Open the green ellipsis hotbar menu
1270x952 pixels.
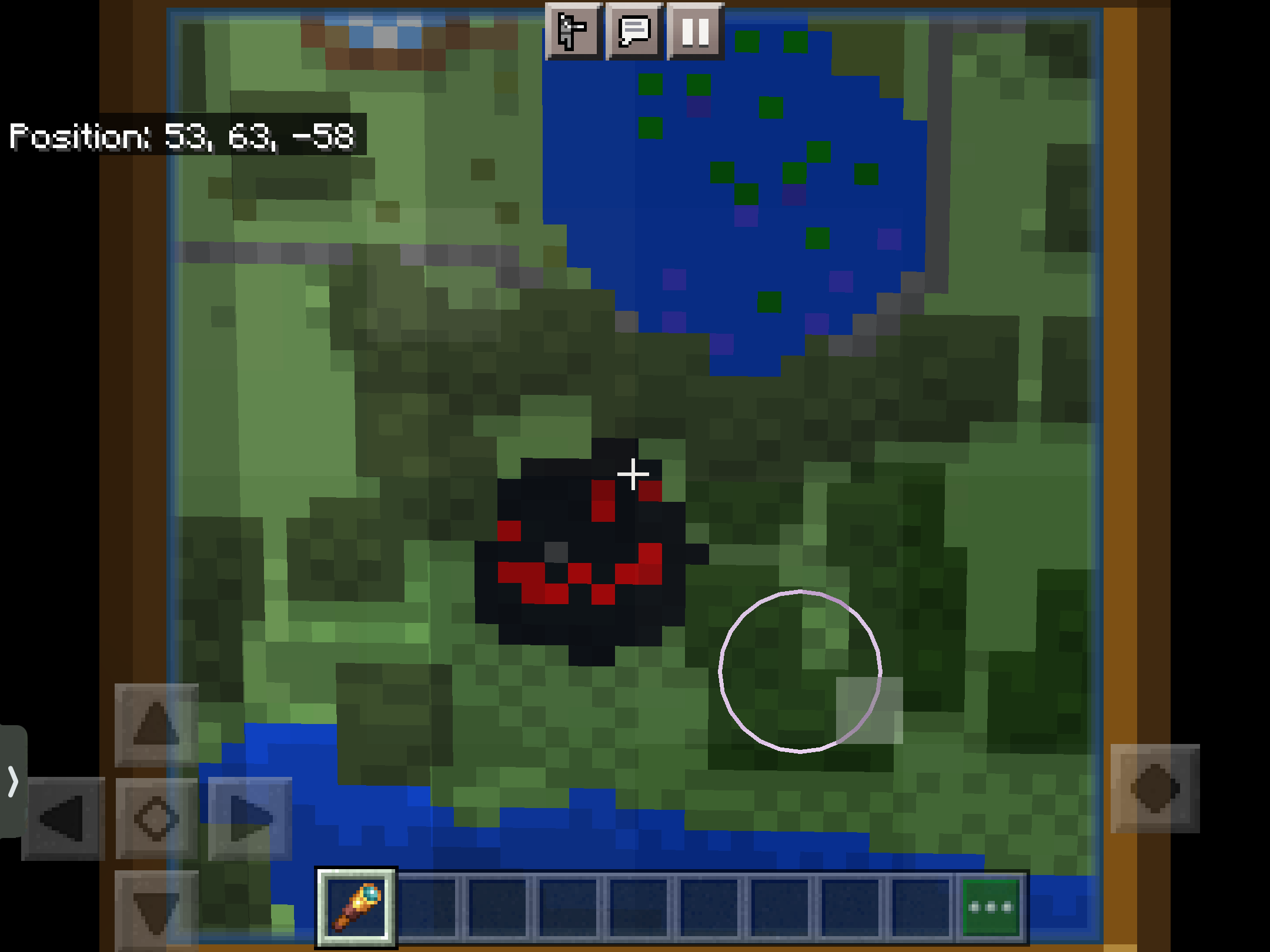[990, 907]
